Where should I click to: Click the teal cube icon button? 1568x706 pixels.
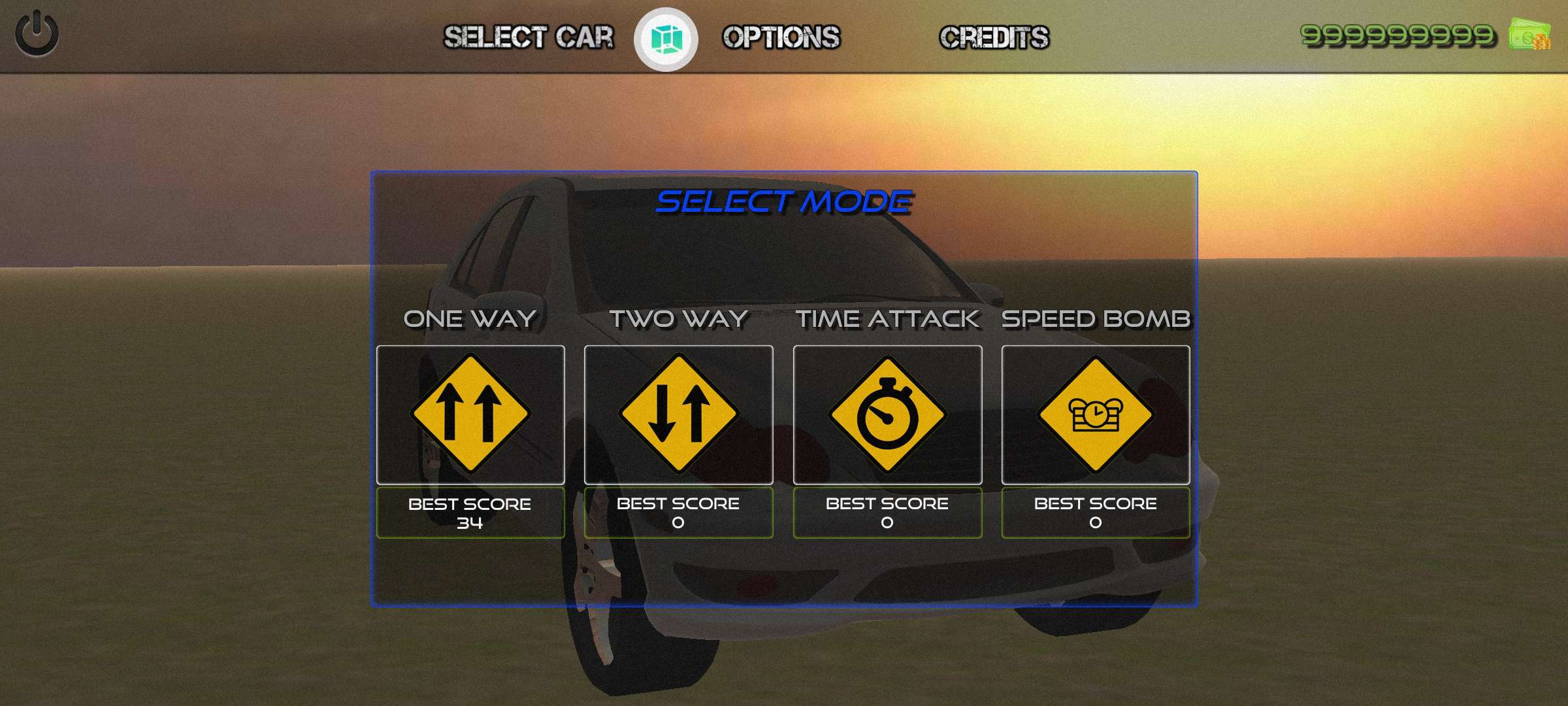pos(666,39)
